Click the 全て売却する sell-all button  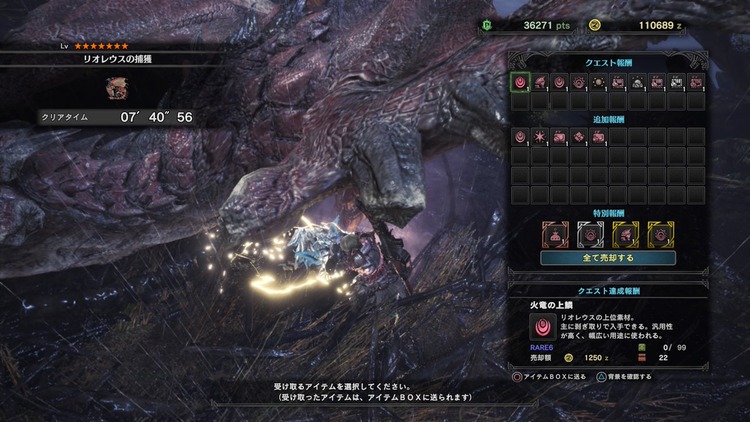coord(607,257)
